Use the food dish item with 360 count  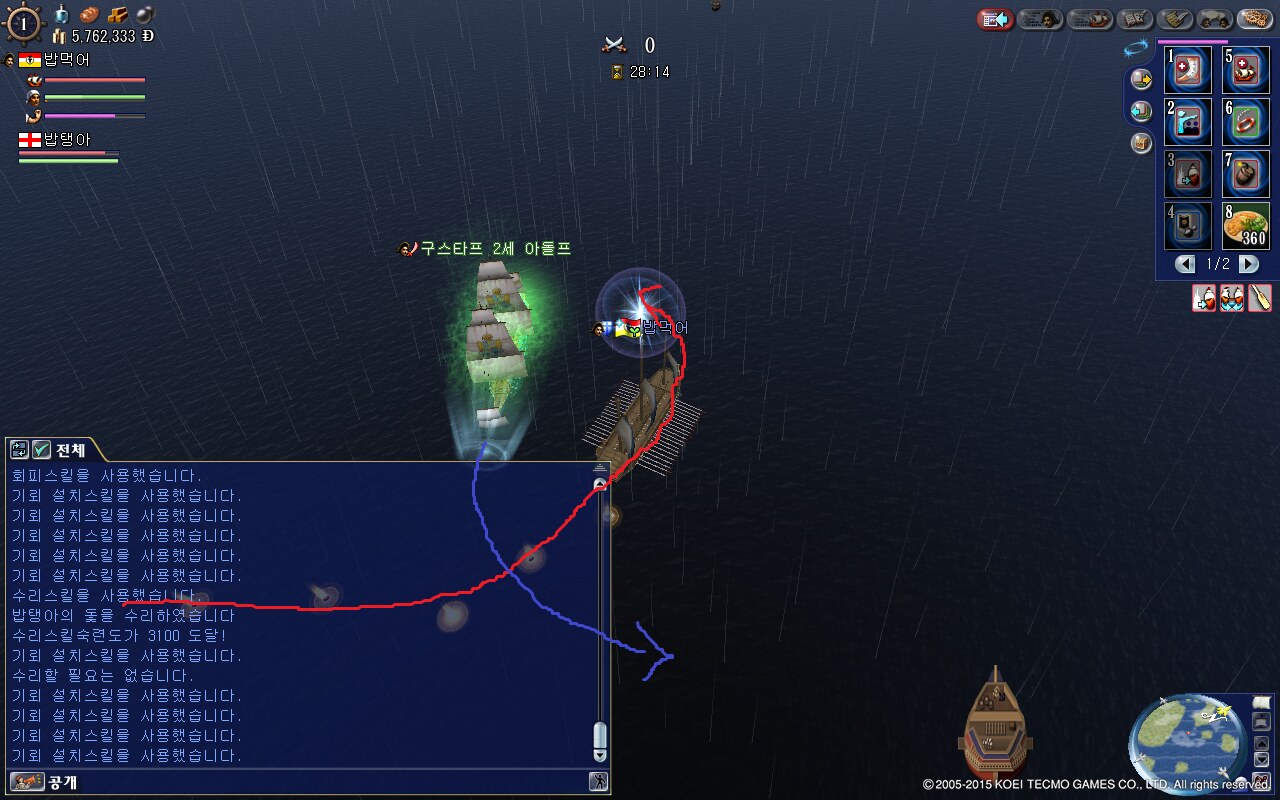[1246, 226]
